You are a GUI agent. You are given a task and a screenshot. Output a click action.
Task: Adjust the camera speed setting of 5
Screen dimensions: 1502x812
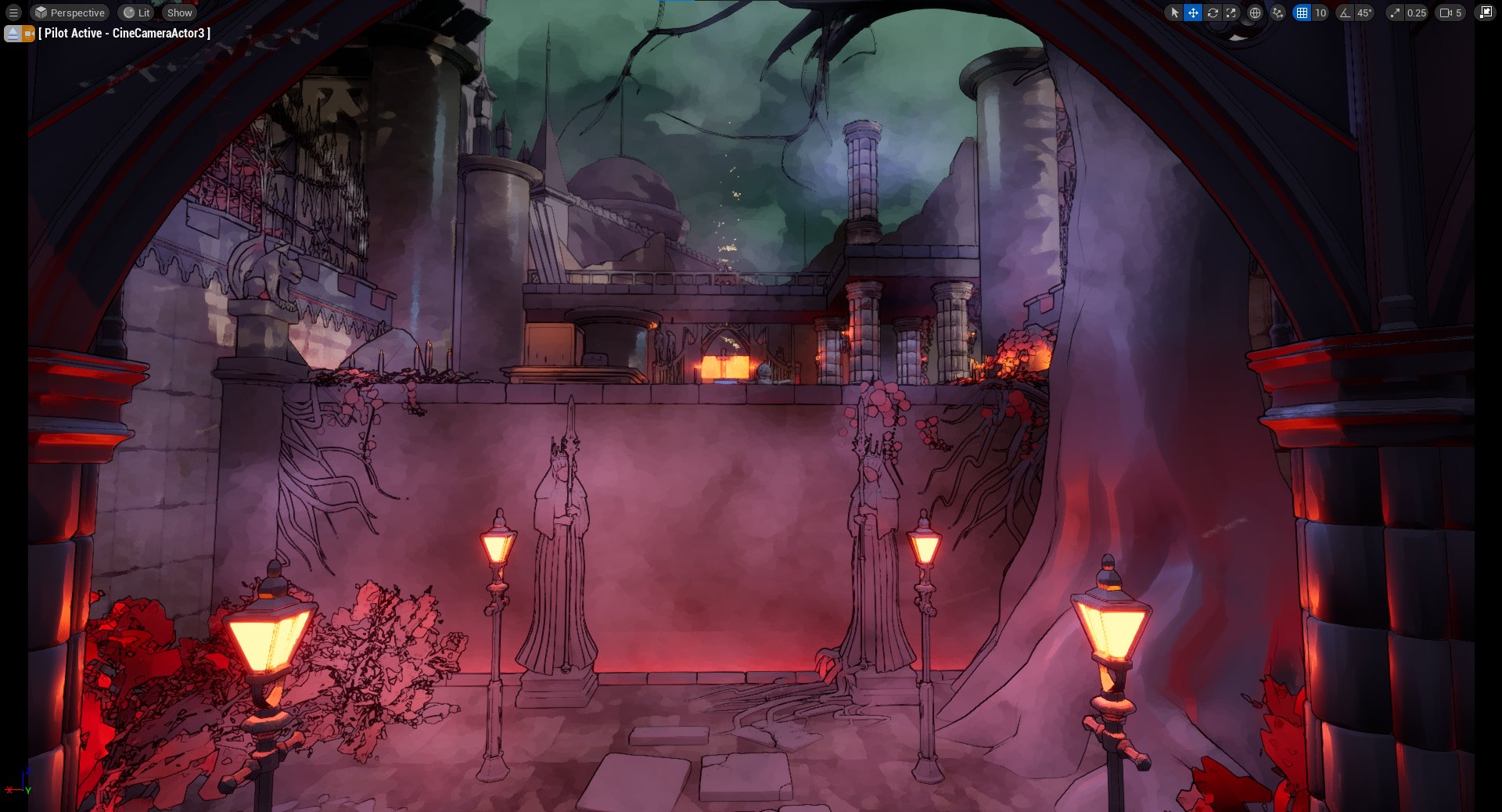(1450, 13)
